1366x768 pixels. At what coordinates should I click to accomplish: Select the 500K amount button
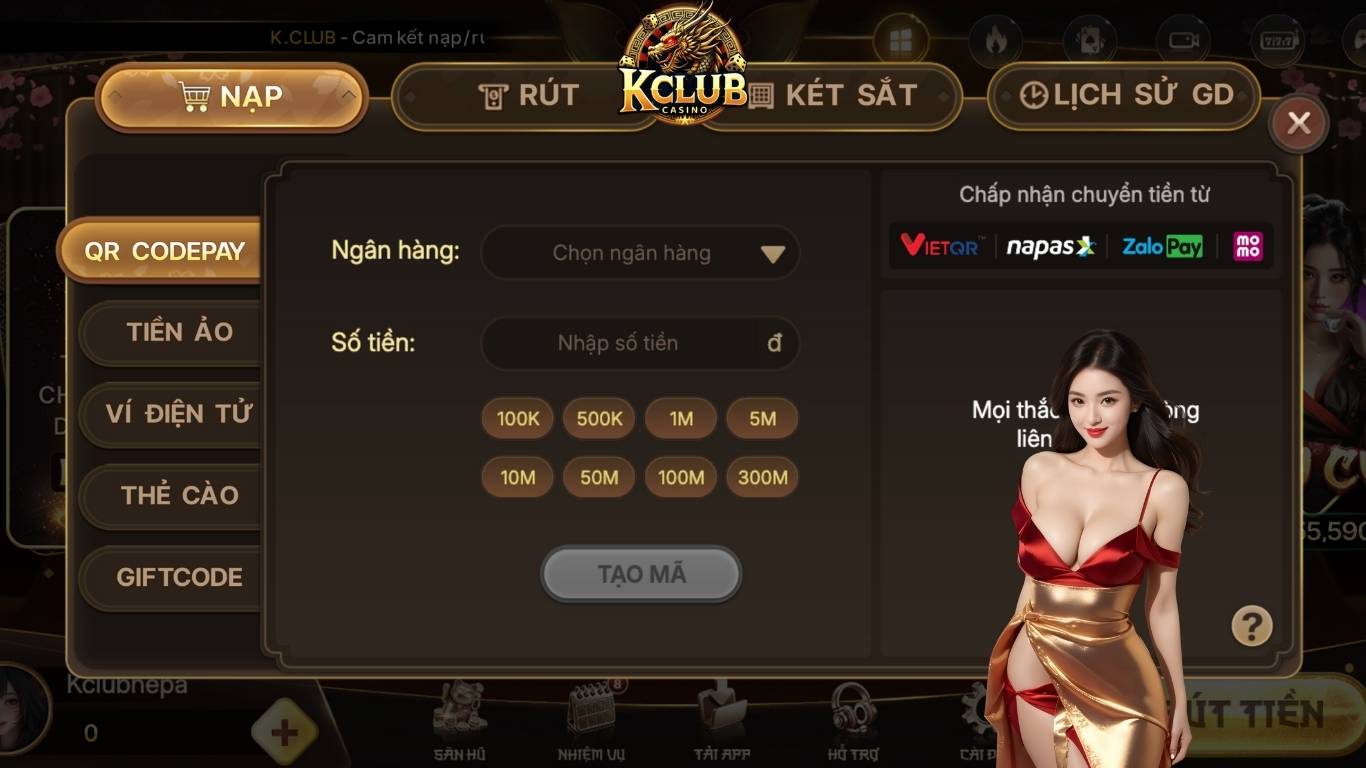coord(598,419)
